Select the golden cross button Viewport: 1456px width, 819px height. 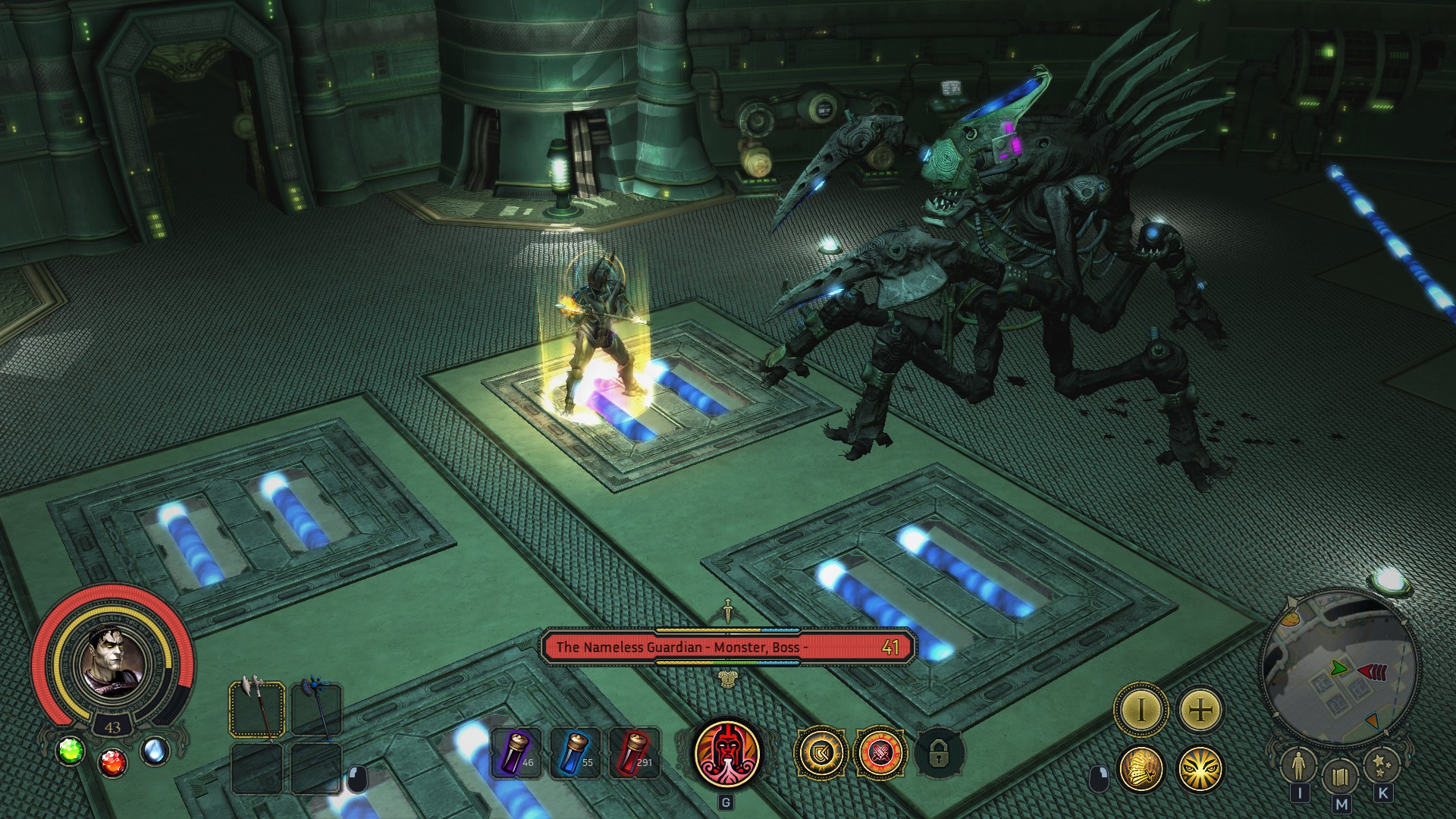pyautogui.click(x=1200, y=711)
